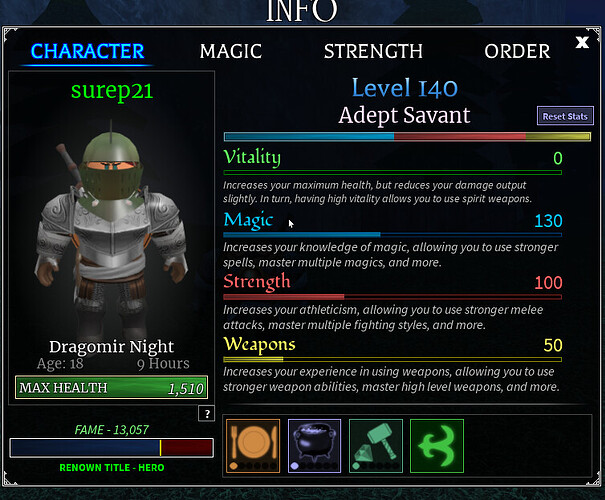Screen dimensions: 605x500
Task: Open the Magic tab
Action: (230, 51)
